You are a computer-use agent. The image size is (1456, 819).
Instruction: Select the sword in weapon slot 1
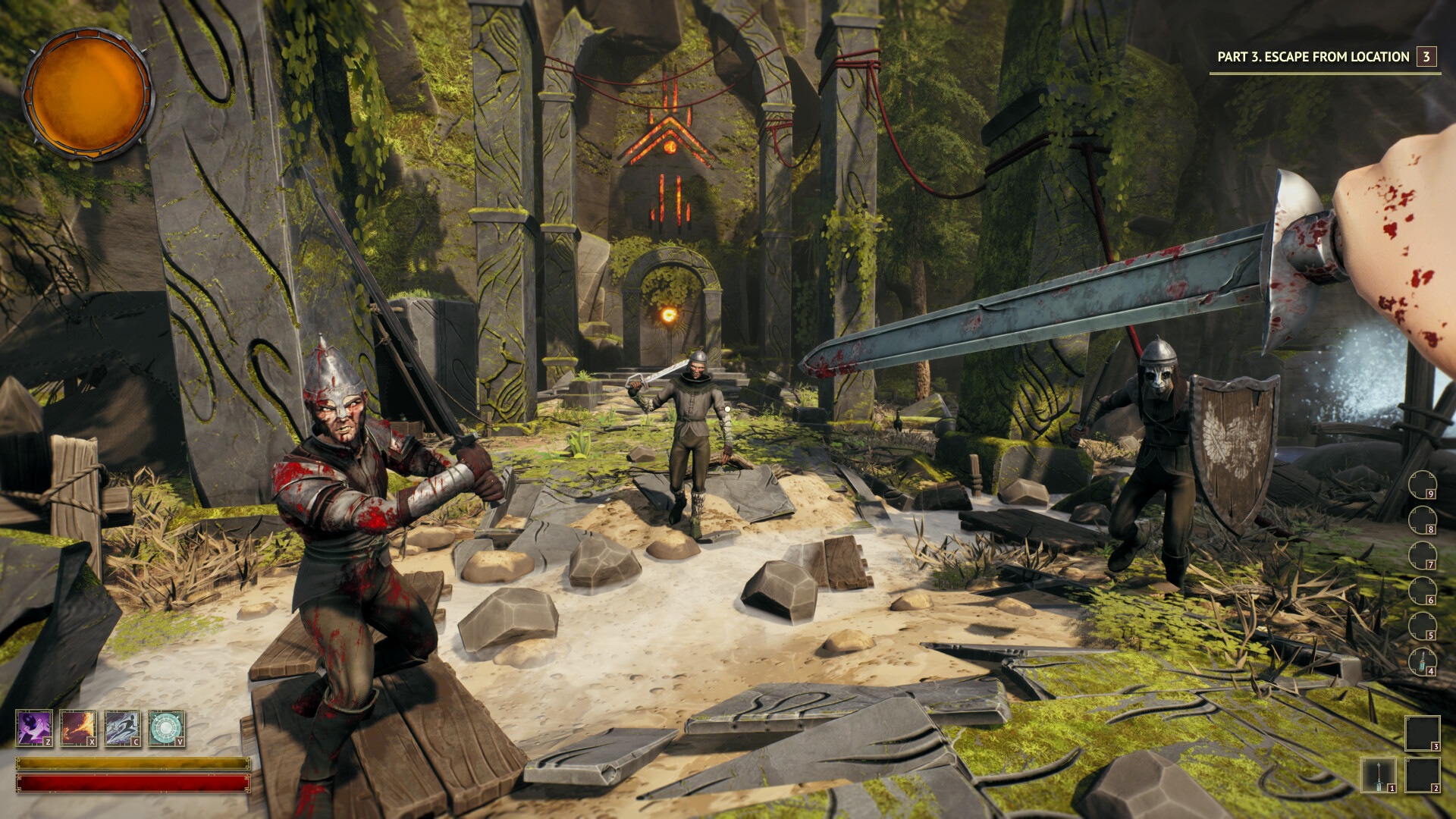[x=1379, y=775]
